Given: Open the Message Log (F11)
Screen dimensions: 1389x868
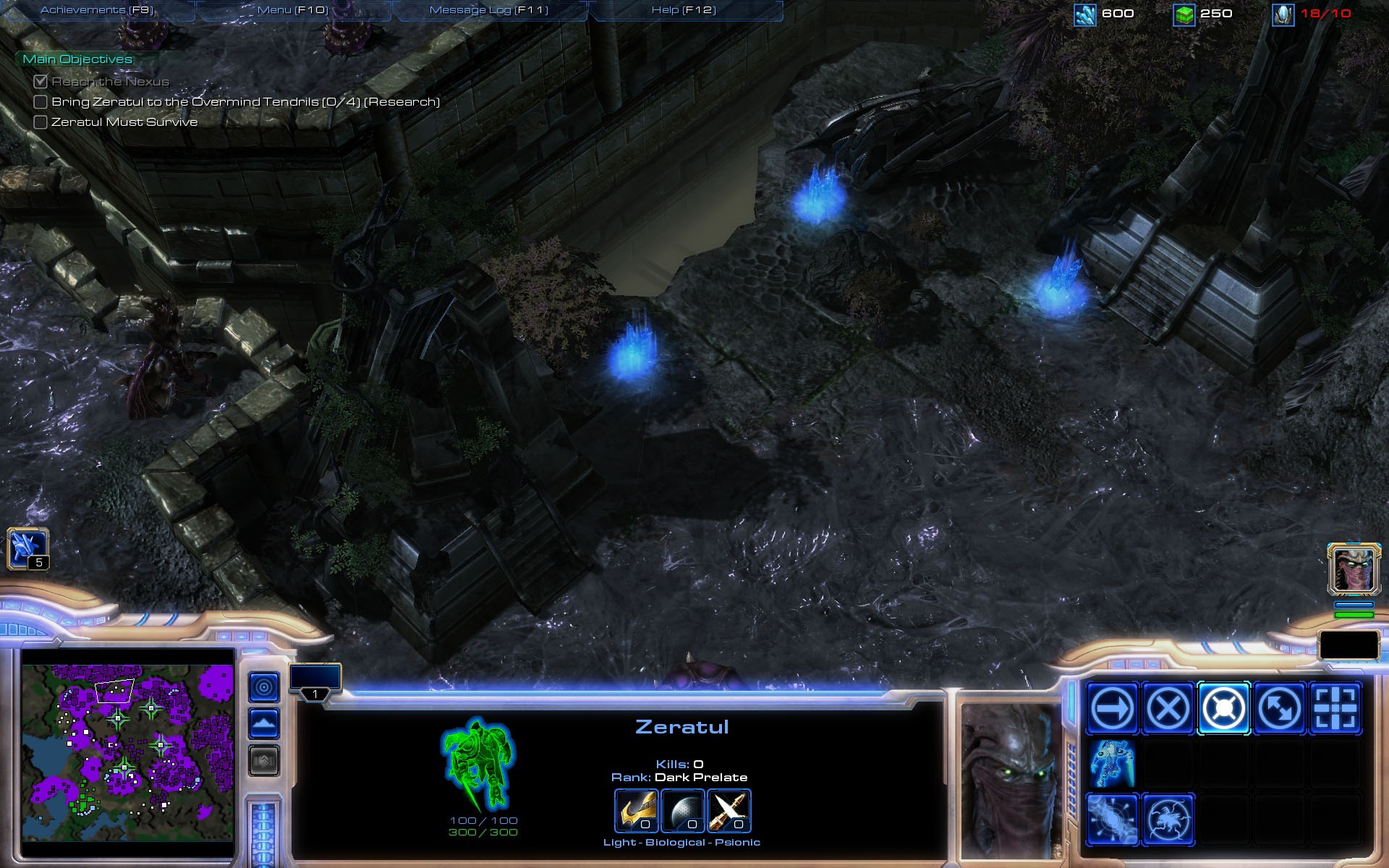Looking at the screenshot, I should [x=489, y=10].
